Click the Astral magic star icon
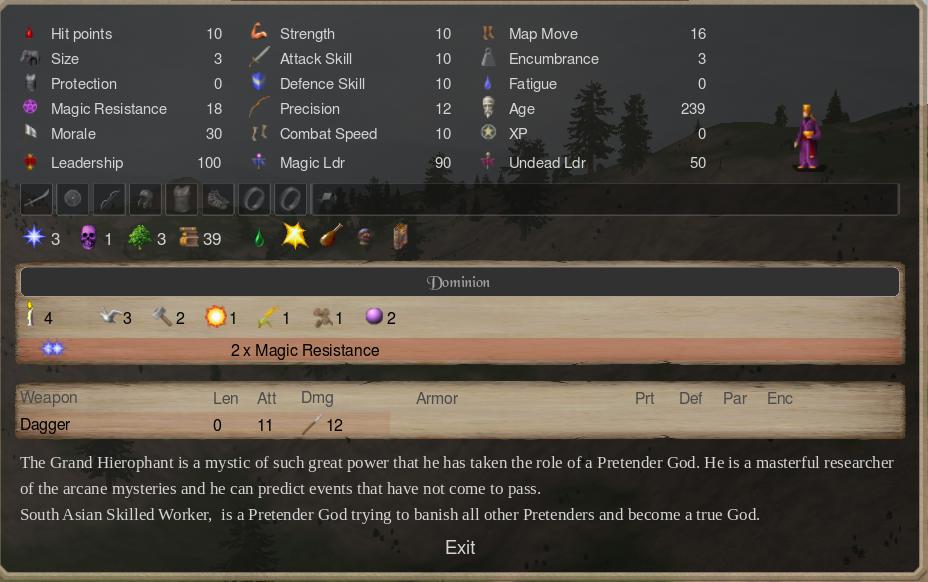Screen dimensions: 928x582 35,238
